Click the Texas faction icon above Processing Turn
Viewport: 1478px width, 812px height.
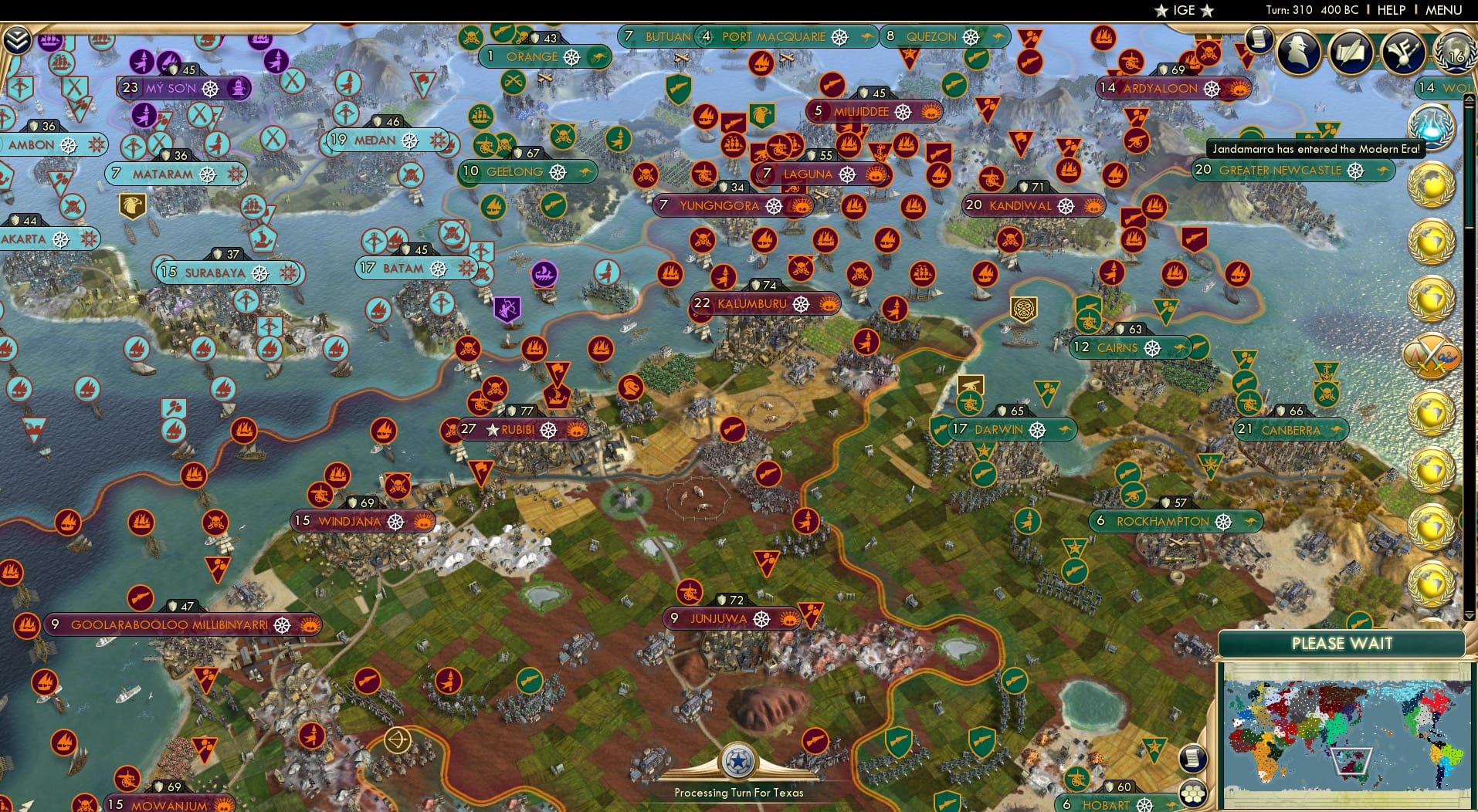[739, 763]
